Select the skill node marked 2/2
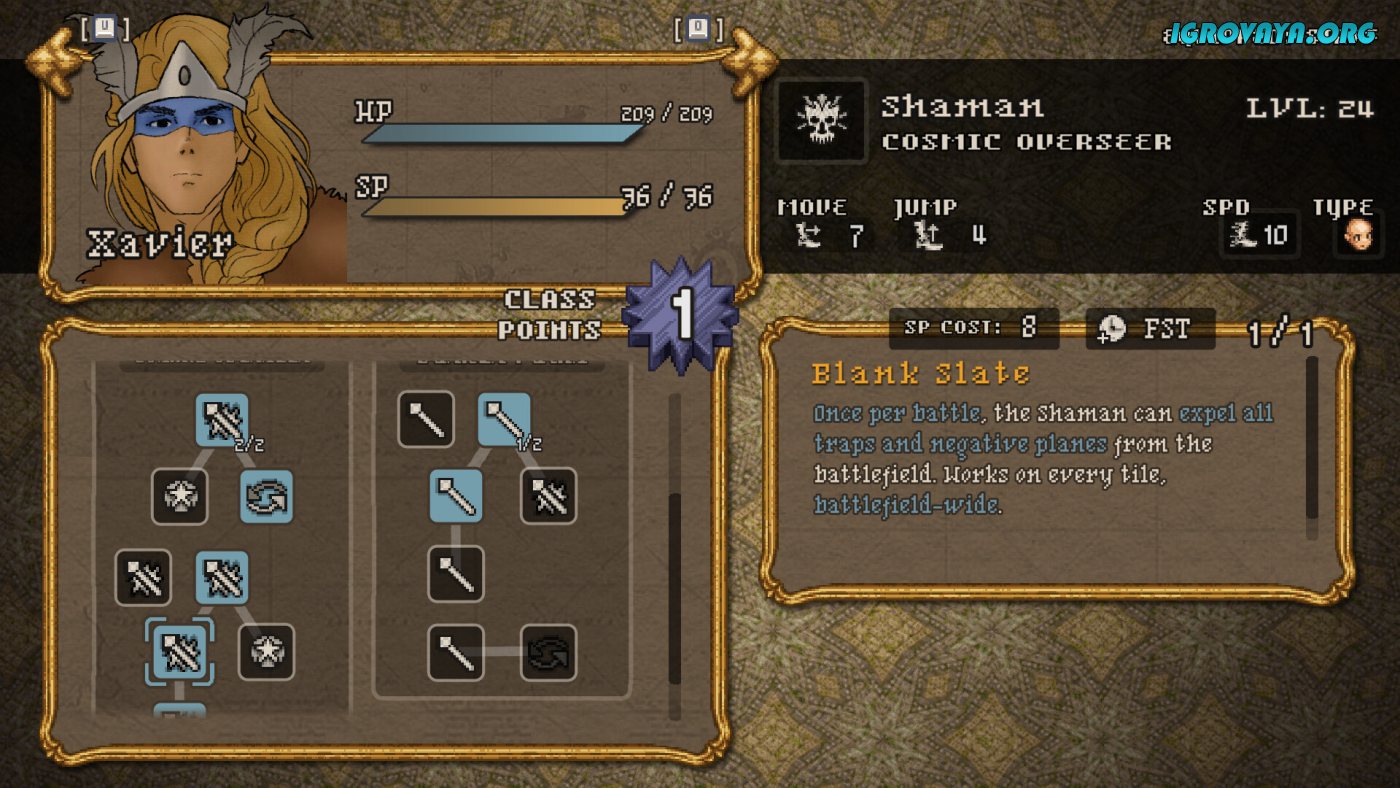The image size is (1400, 788). pyautogui.click(x=222, y=420)
